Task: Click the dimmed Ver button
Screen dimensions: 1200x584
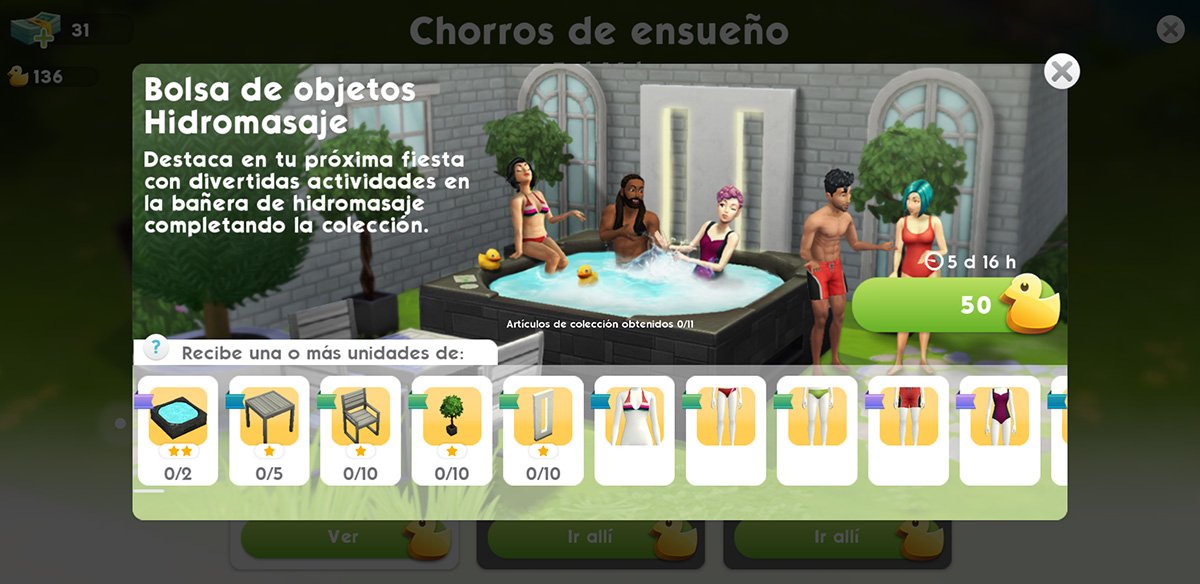Action: [x=343, y=537]
